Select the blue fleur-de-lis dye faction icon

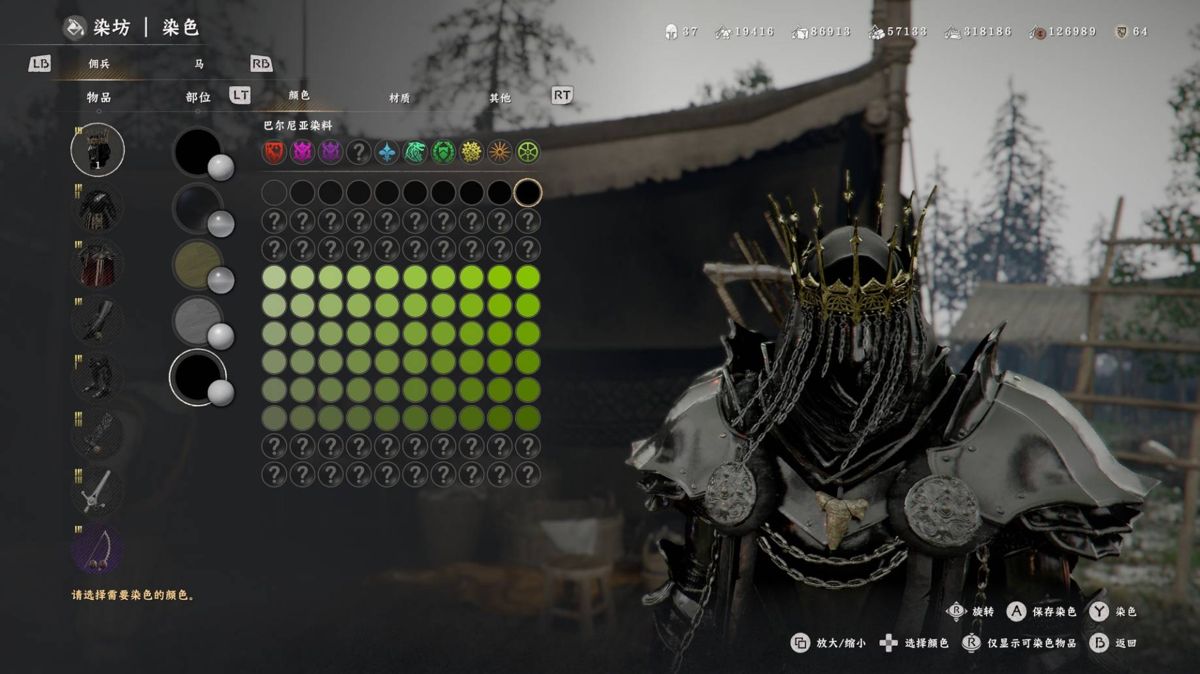[x=386, y=152]
